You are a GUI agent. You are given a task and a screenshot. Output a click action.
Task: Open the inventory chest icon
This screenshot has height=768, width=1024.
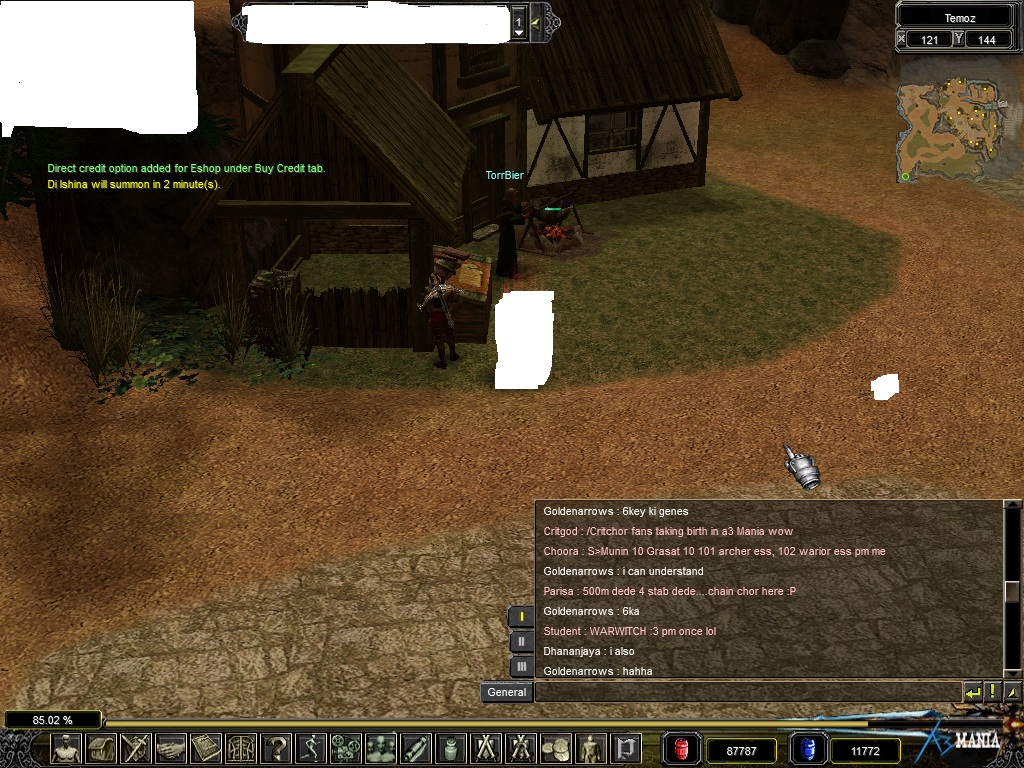point(101,748)
